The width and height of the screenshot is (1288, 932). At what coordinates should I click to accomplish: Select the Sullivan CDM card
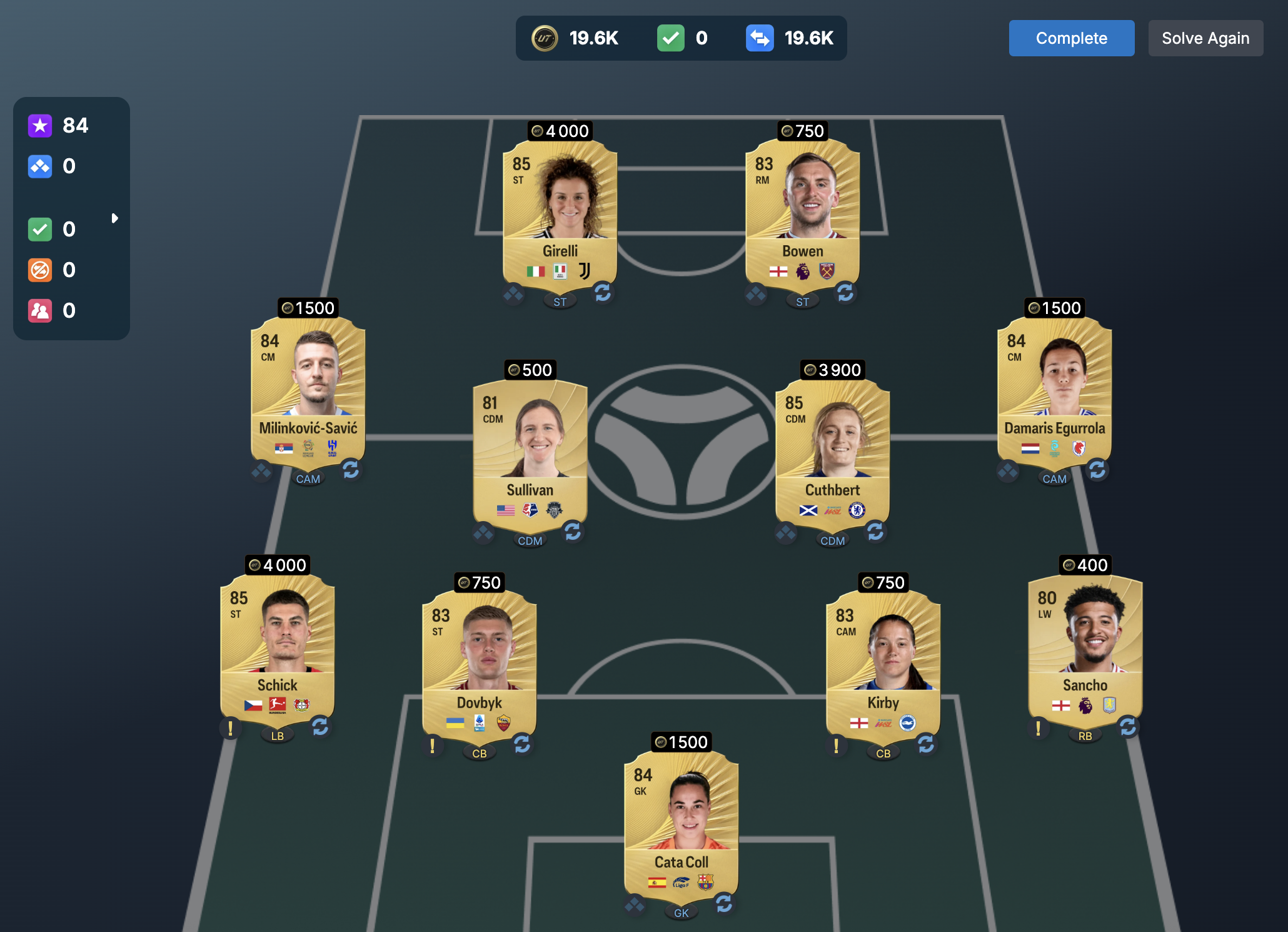coord(530,448)
